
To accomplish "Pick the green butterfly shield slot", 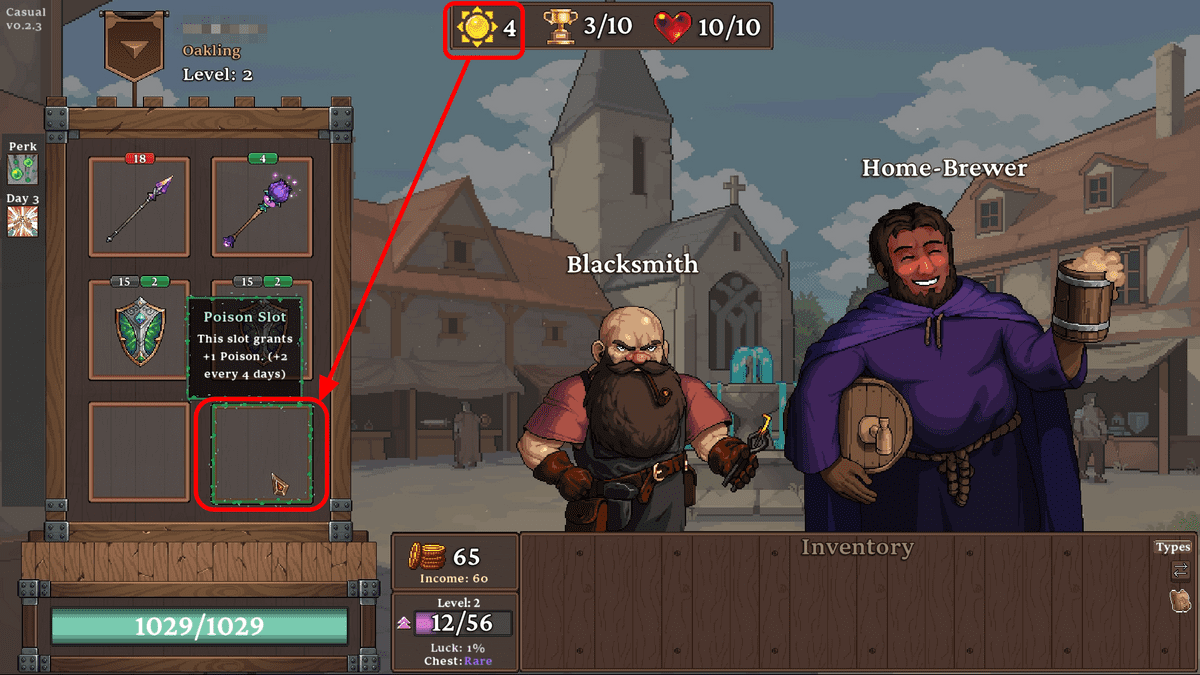I will [x=139, y=330].
